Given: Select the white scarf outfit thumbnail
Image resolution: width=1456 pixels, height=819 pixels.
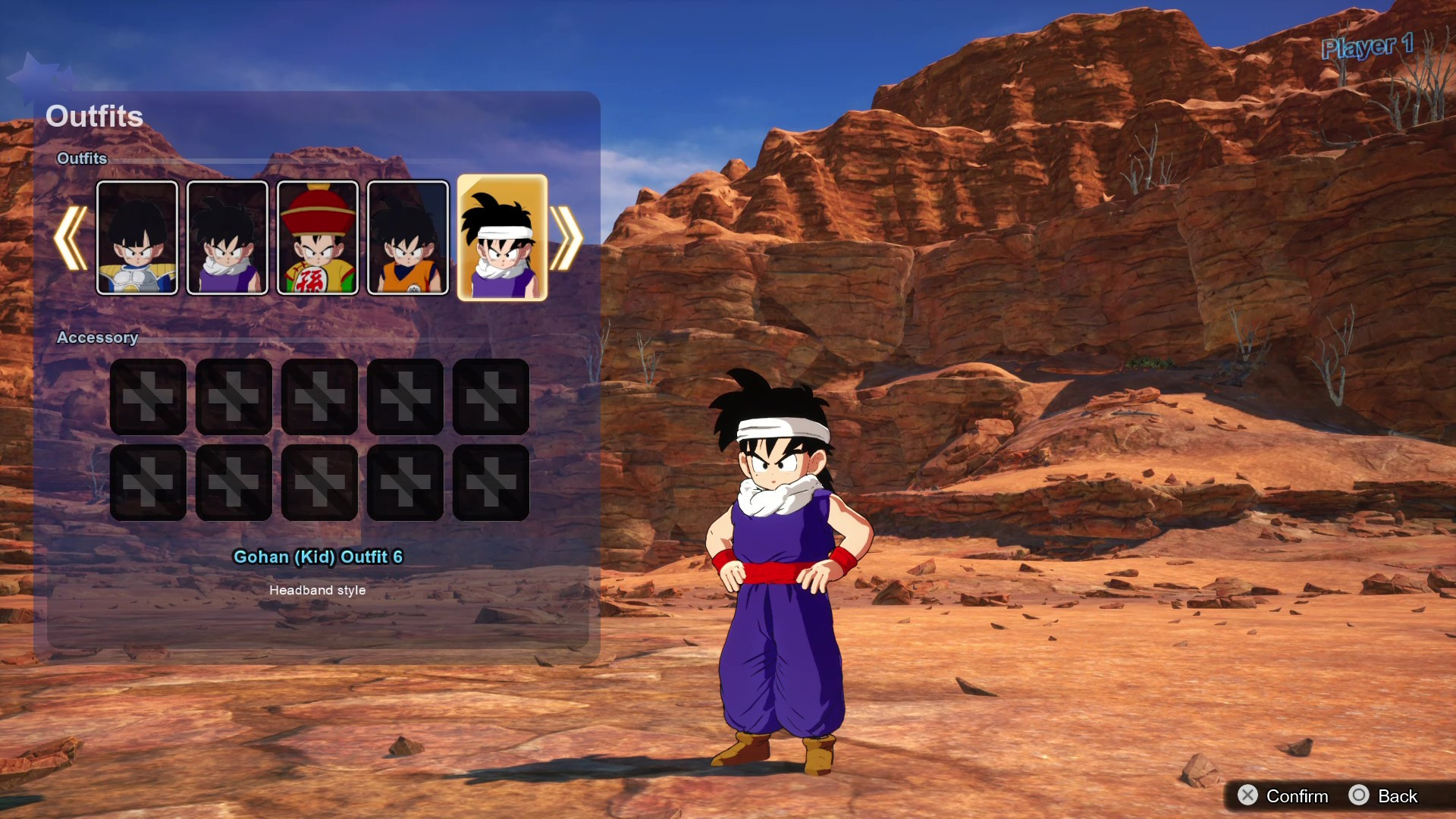Looking at the screenshot, I should [x=227, y=238].
